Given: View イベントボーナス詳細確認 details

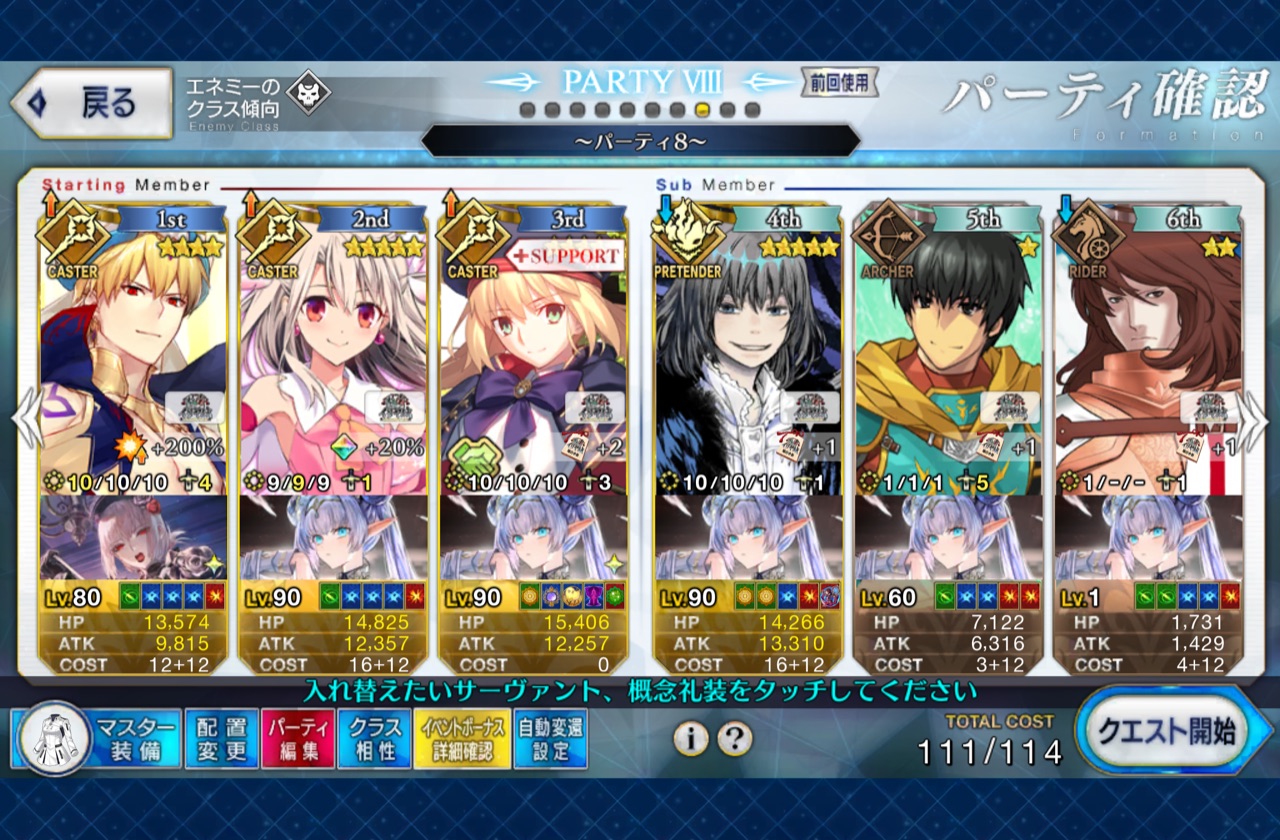Looking at the screenshot, I should (x=461, y=739).
